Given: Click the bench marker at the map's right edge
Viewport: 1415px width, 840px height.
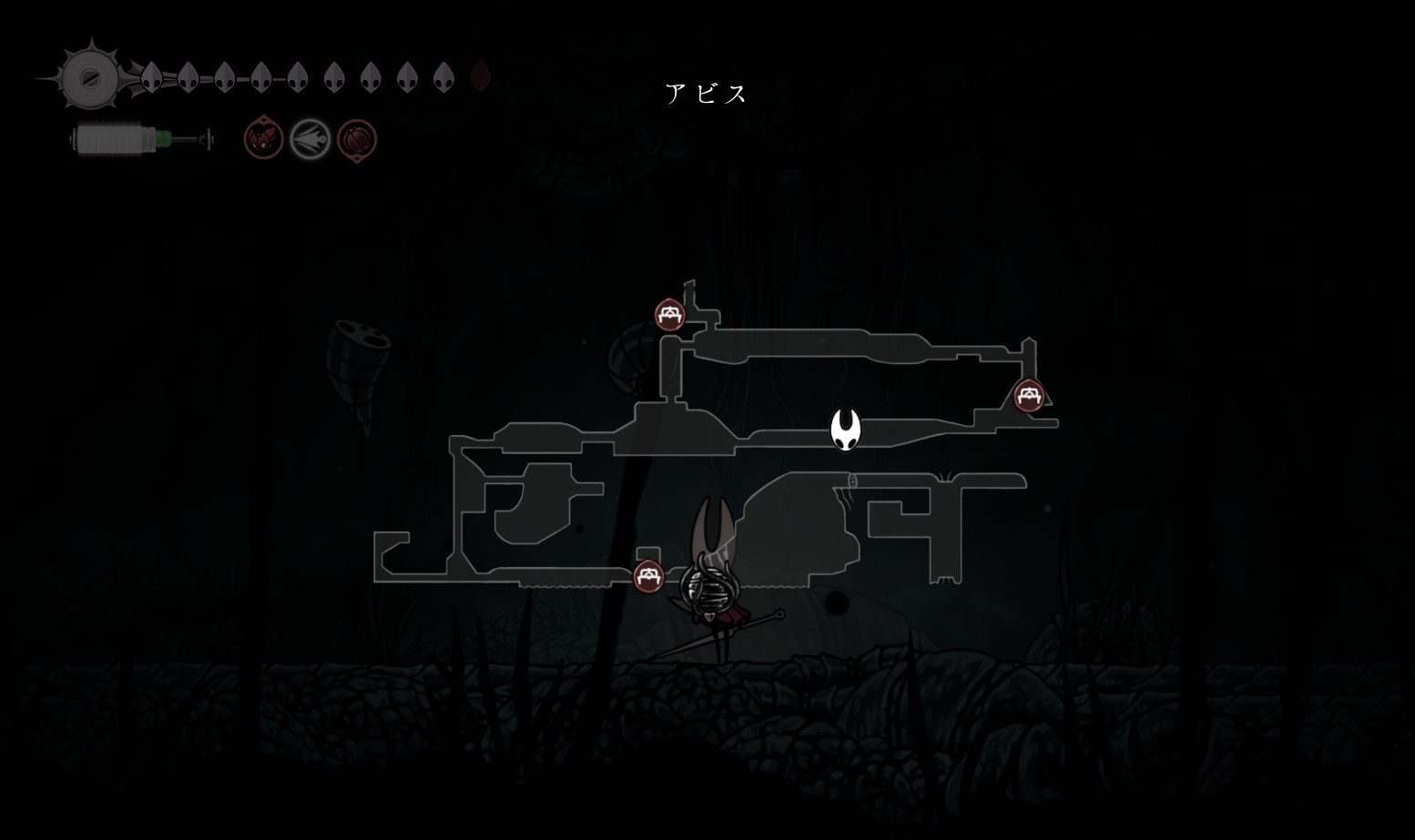Looking at the screenshot, I should (1029, 396).
